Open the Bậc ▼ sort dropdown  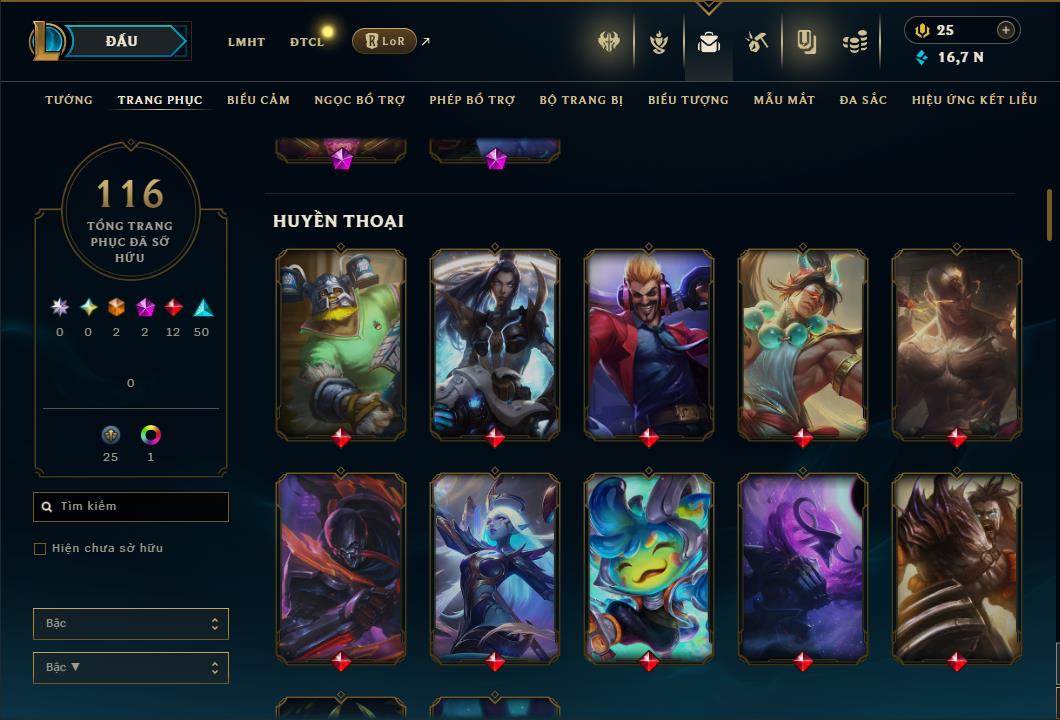pos(131,667)
